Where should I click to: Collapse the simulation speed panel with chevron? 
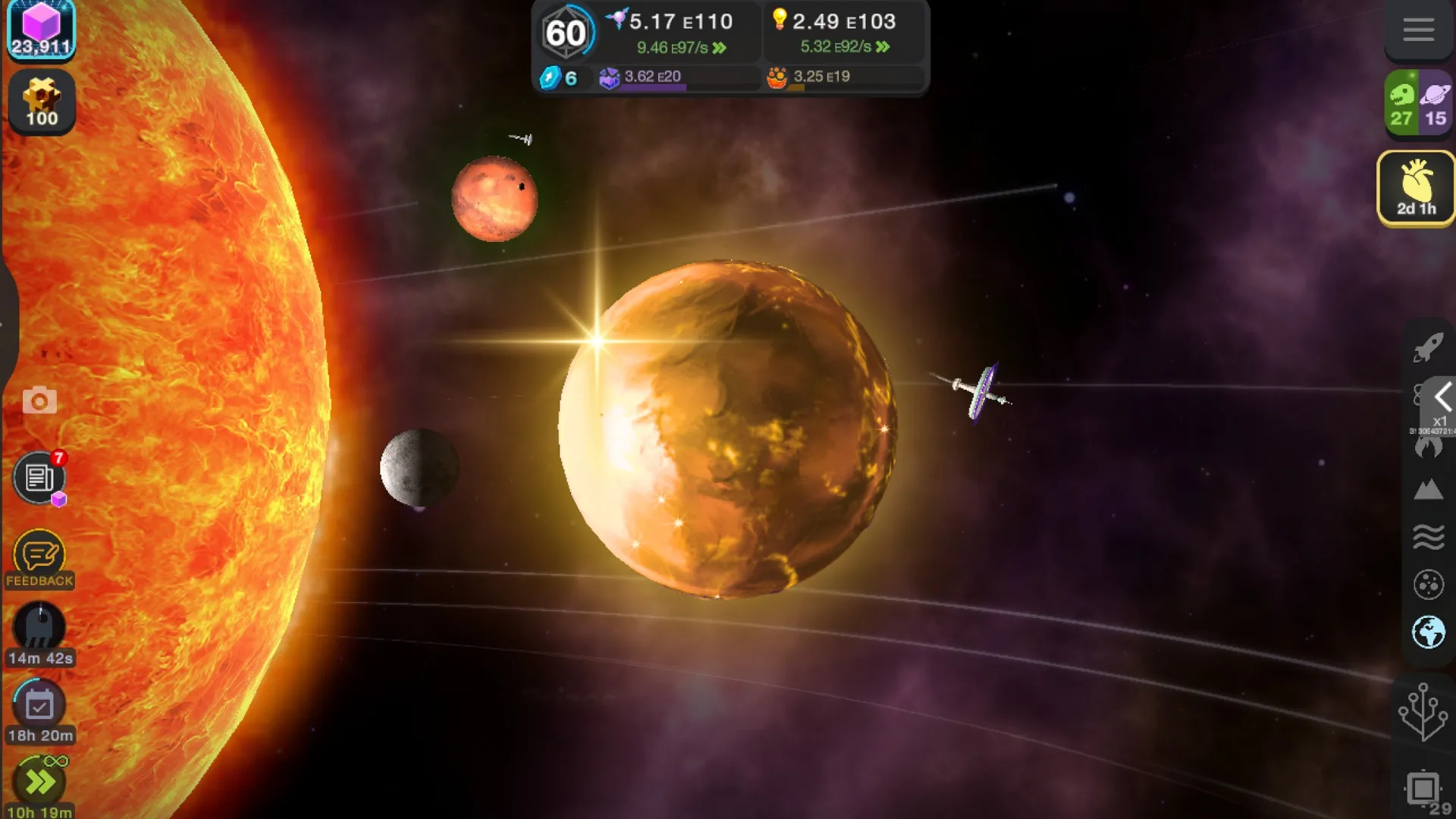coord(1441,396)
